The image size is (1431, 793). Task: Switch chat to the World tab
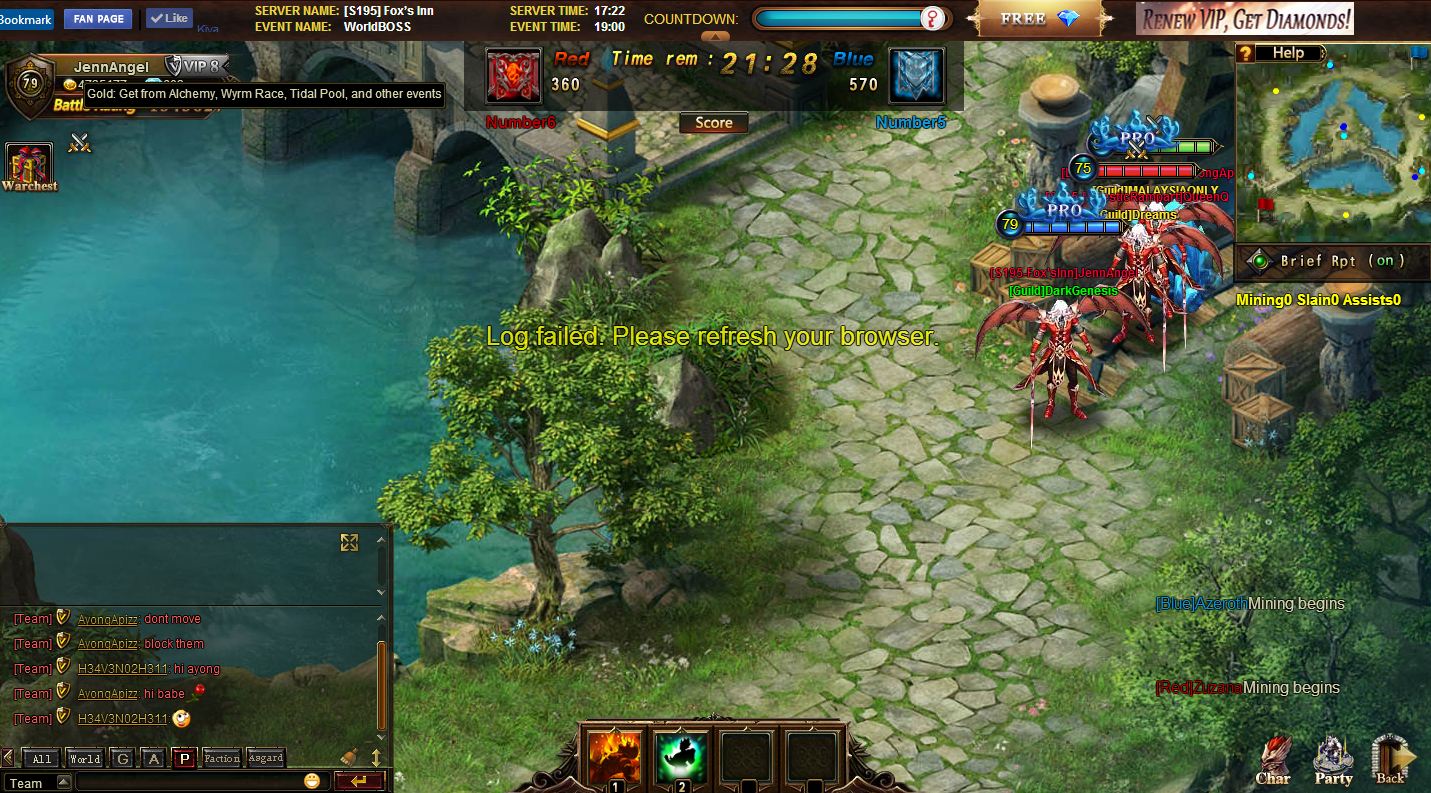coord(85,759)
